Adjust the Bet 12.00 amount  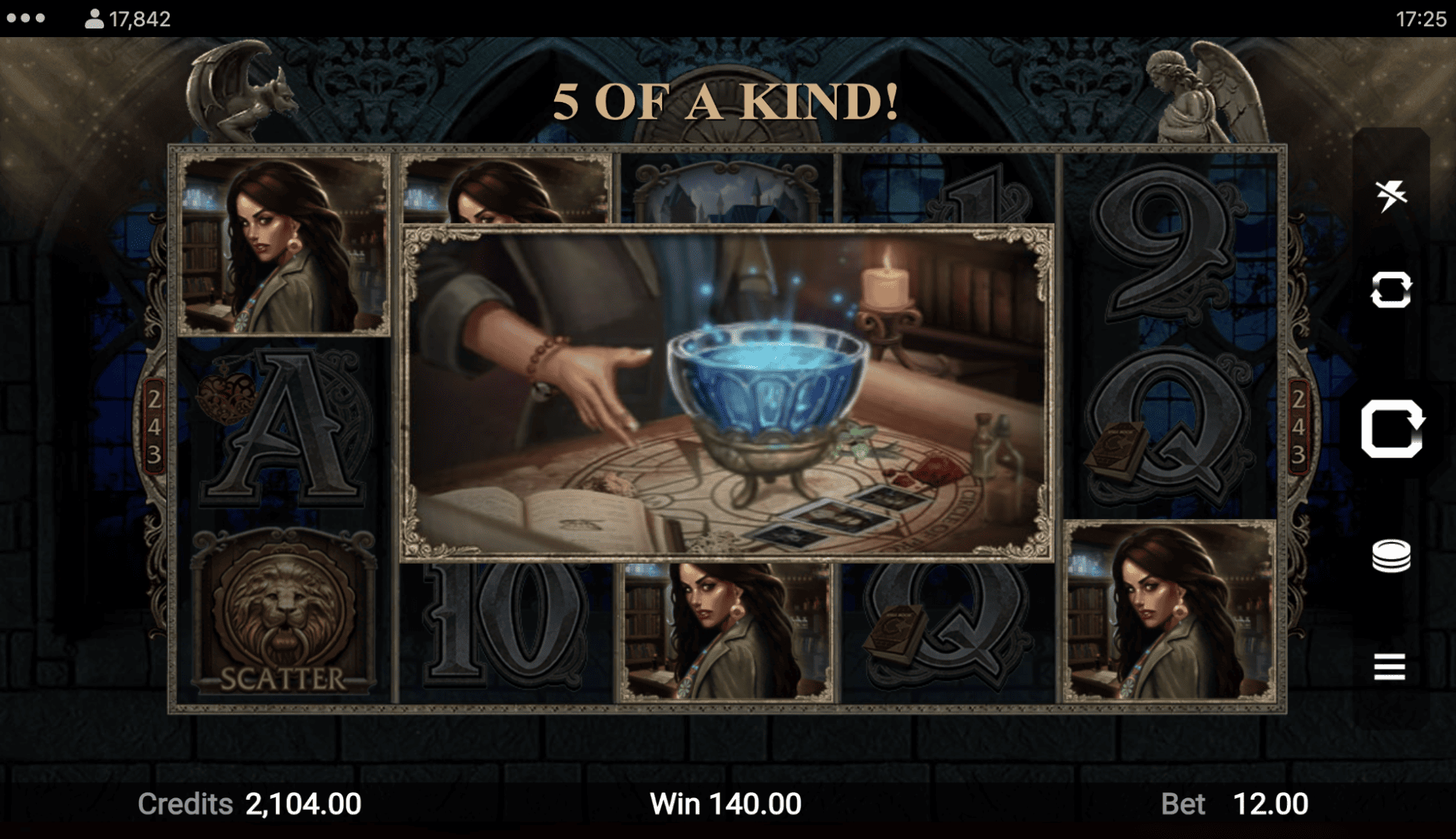point(1270,804)
